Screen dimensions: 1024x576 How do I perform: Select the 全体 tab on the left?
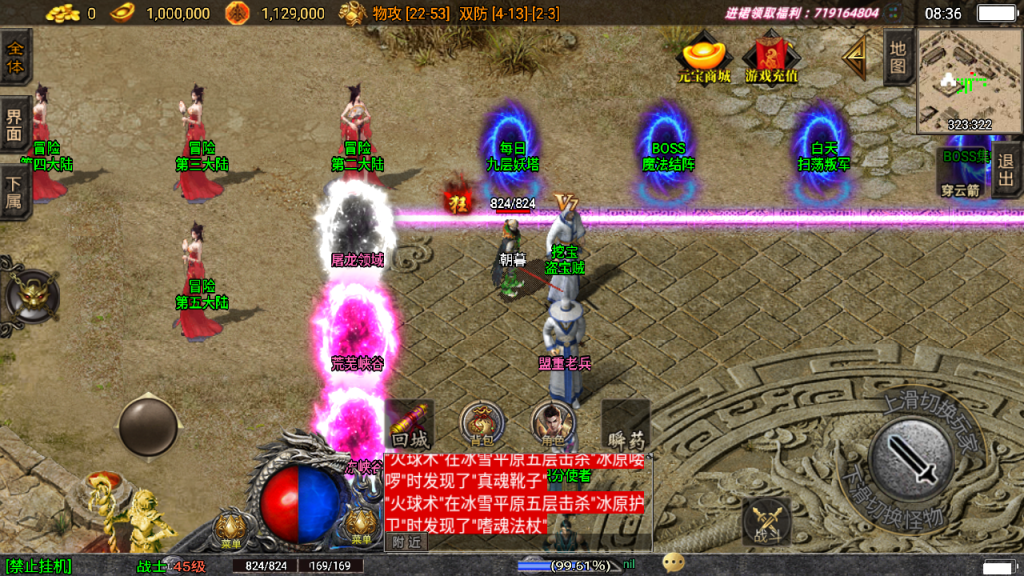click(15, 57)
